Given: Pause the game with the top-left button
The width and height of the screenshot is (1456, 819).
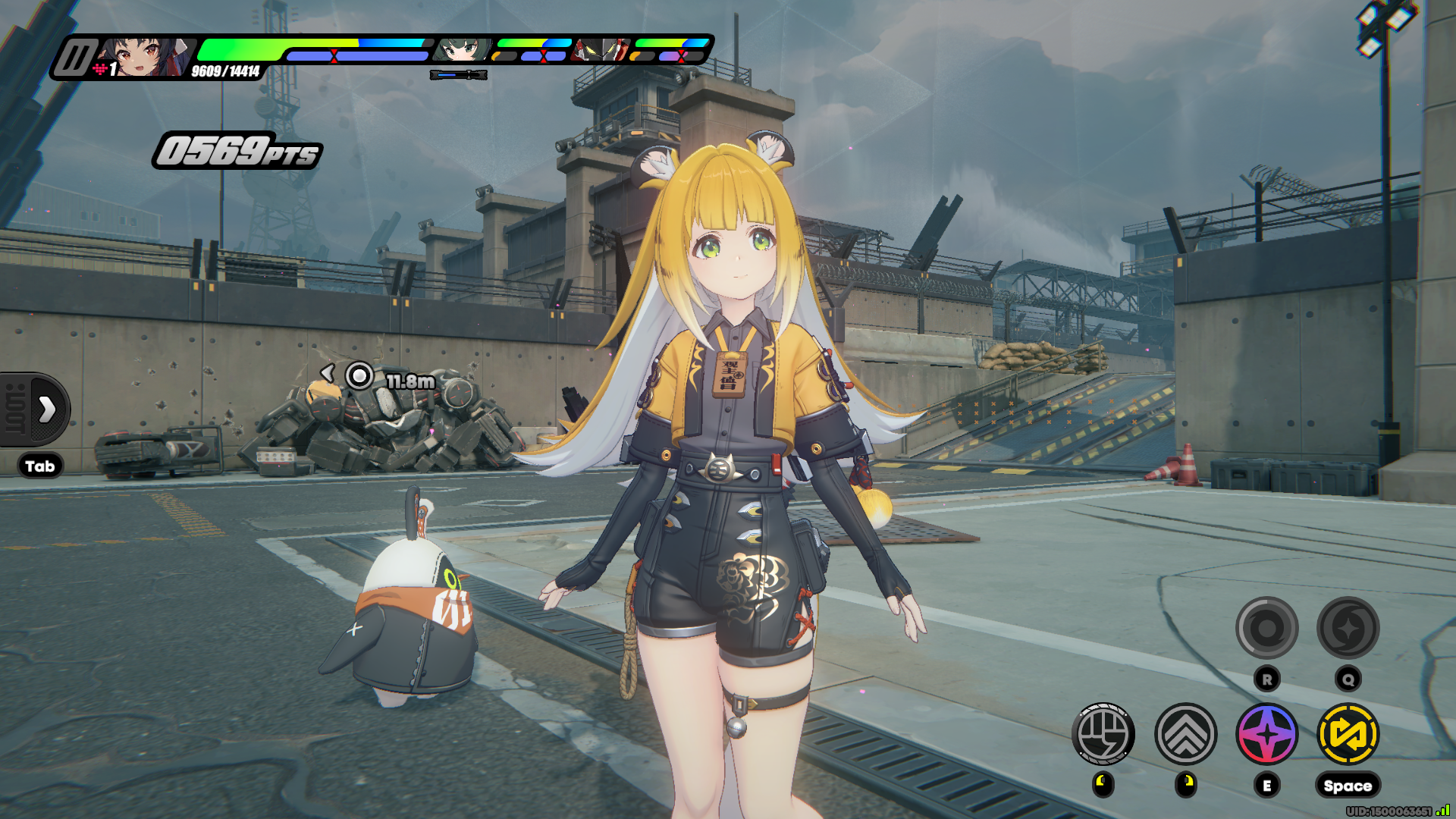Looking at the screenshot, I should click(75, 58).
